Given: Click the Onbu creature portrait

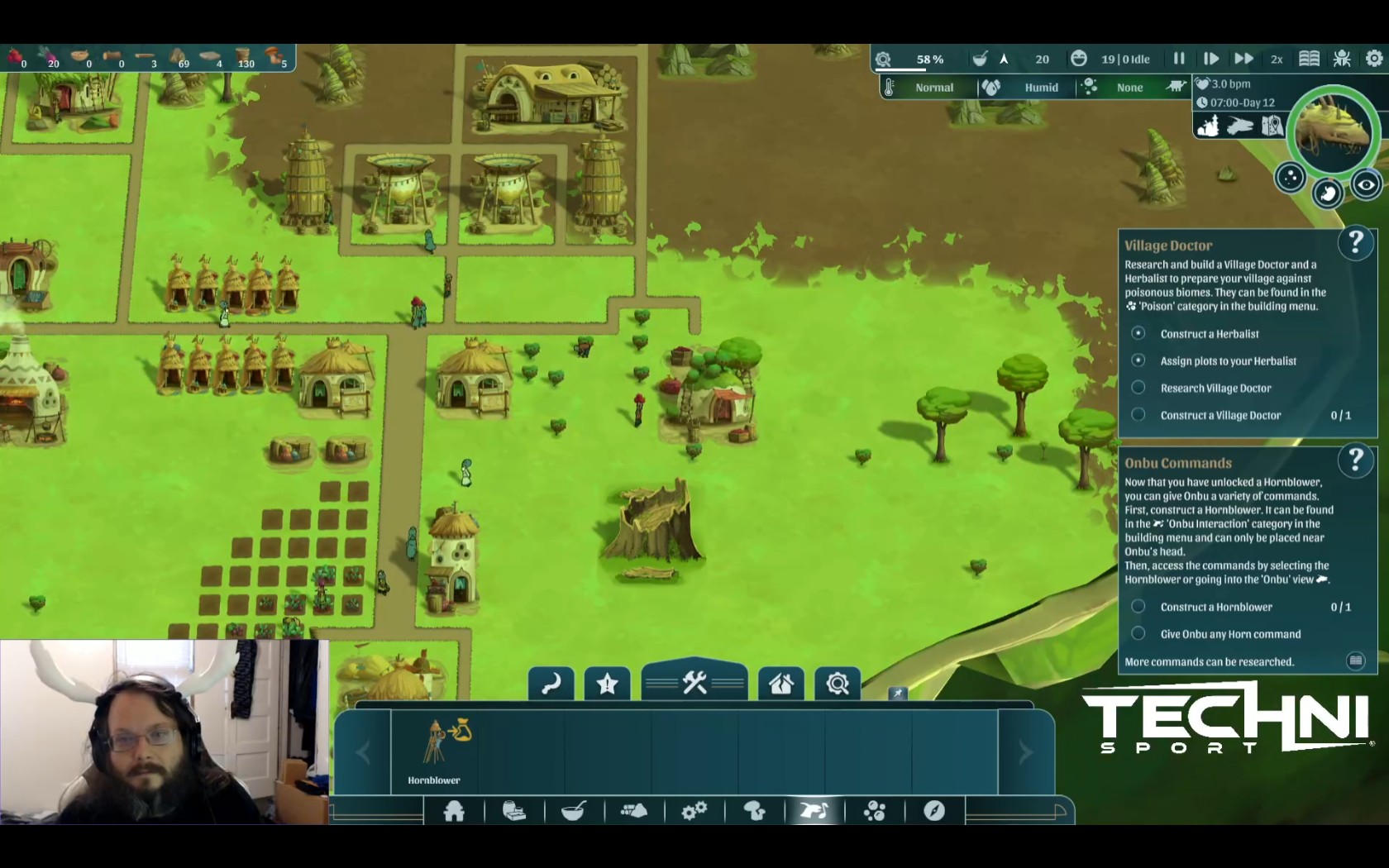Looking at the screenshot, I should point(1333,131).
